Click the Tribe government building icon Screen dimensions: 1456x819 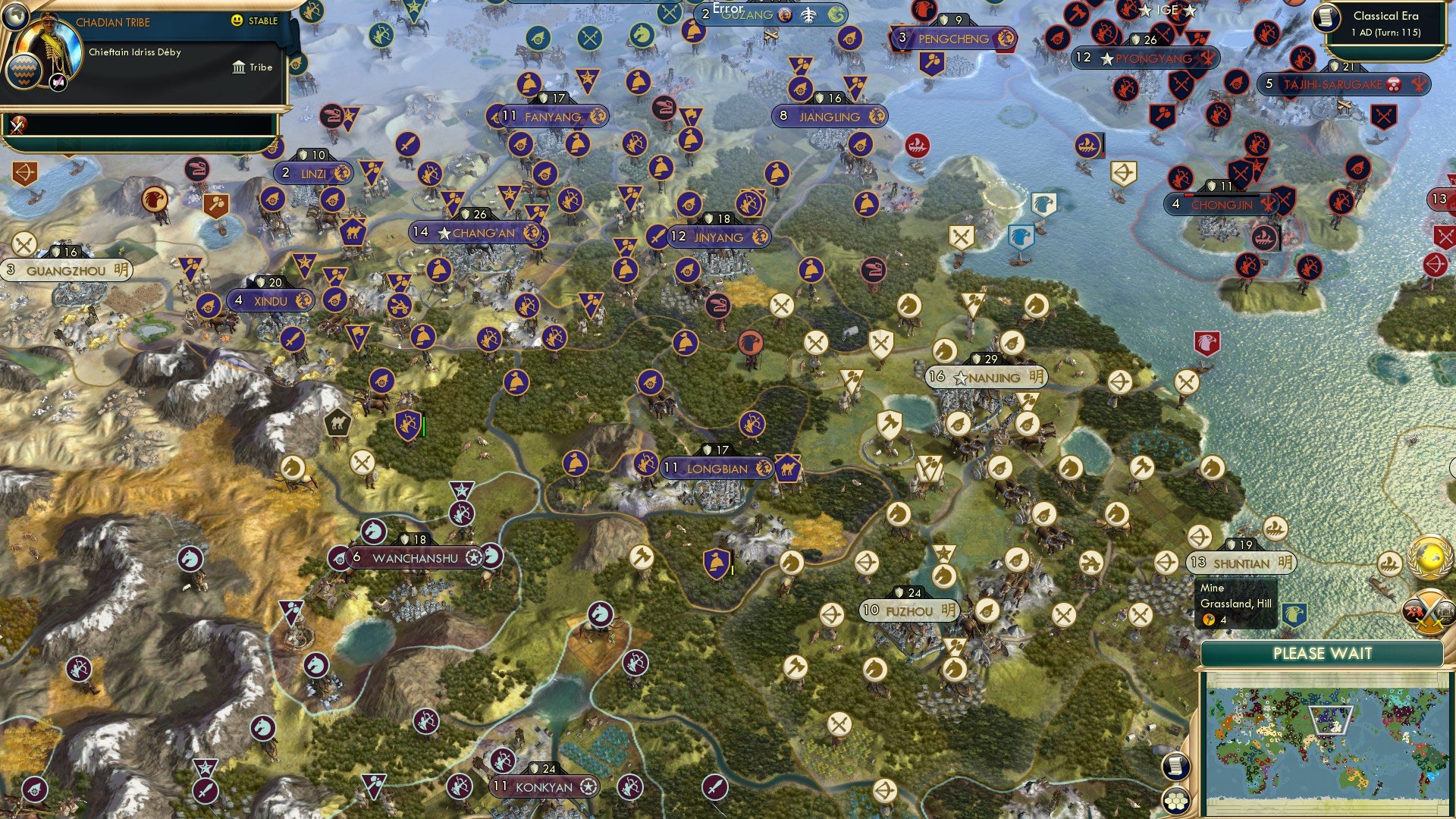(239, 67)
